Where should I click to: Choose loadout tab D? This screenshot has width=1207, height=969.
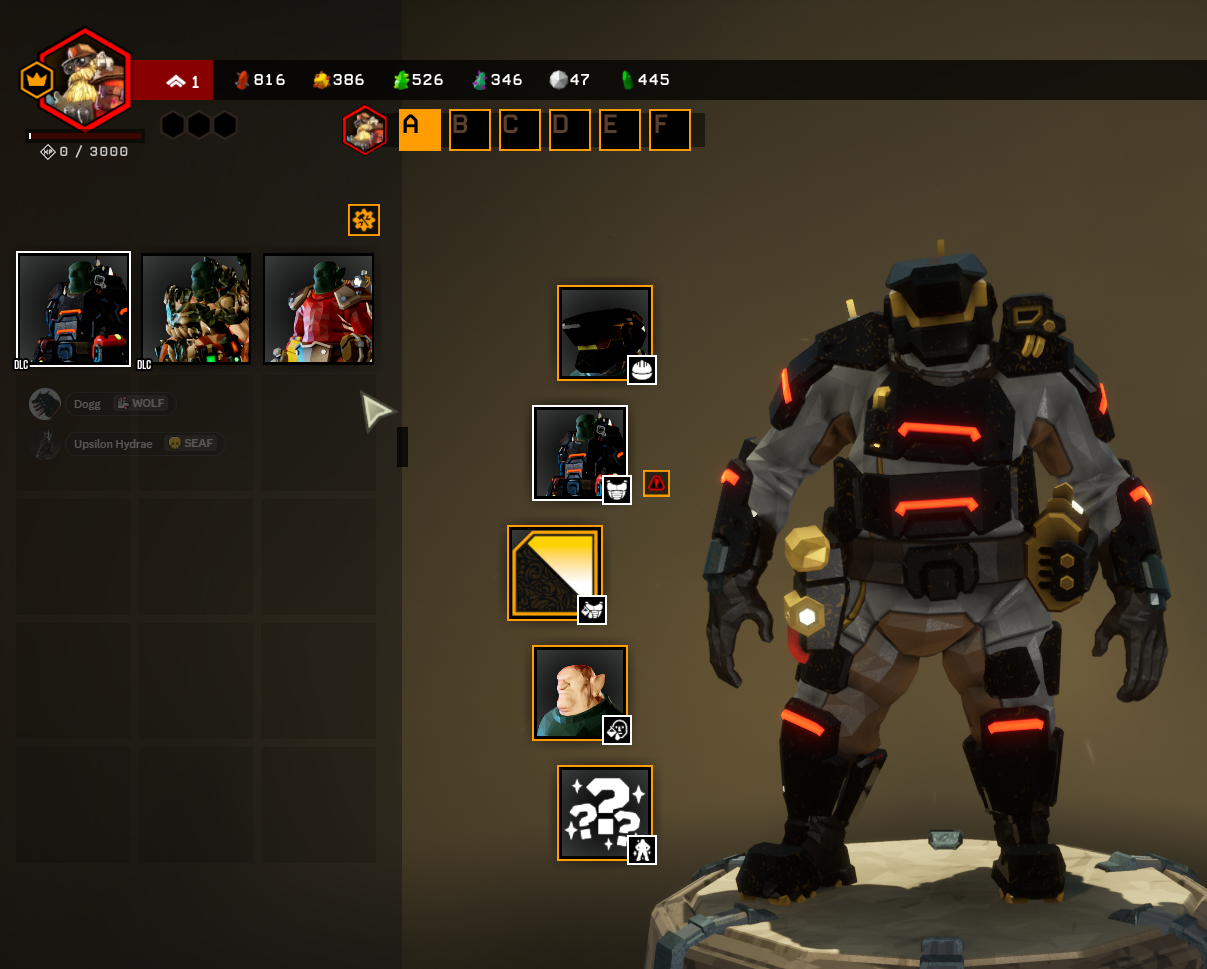tap(569, 130)
